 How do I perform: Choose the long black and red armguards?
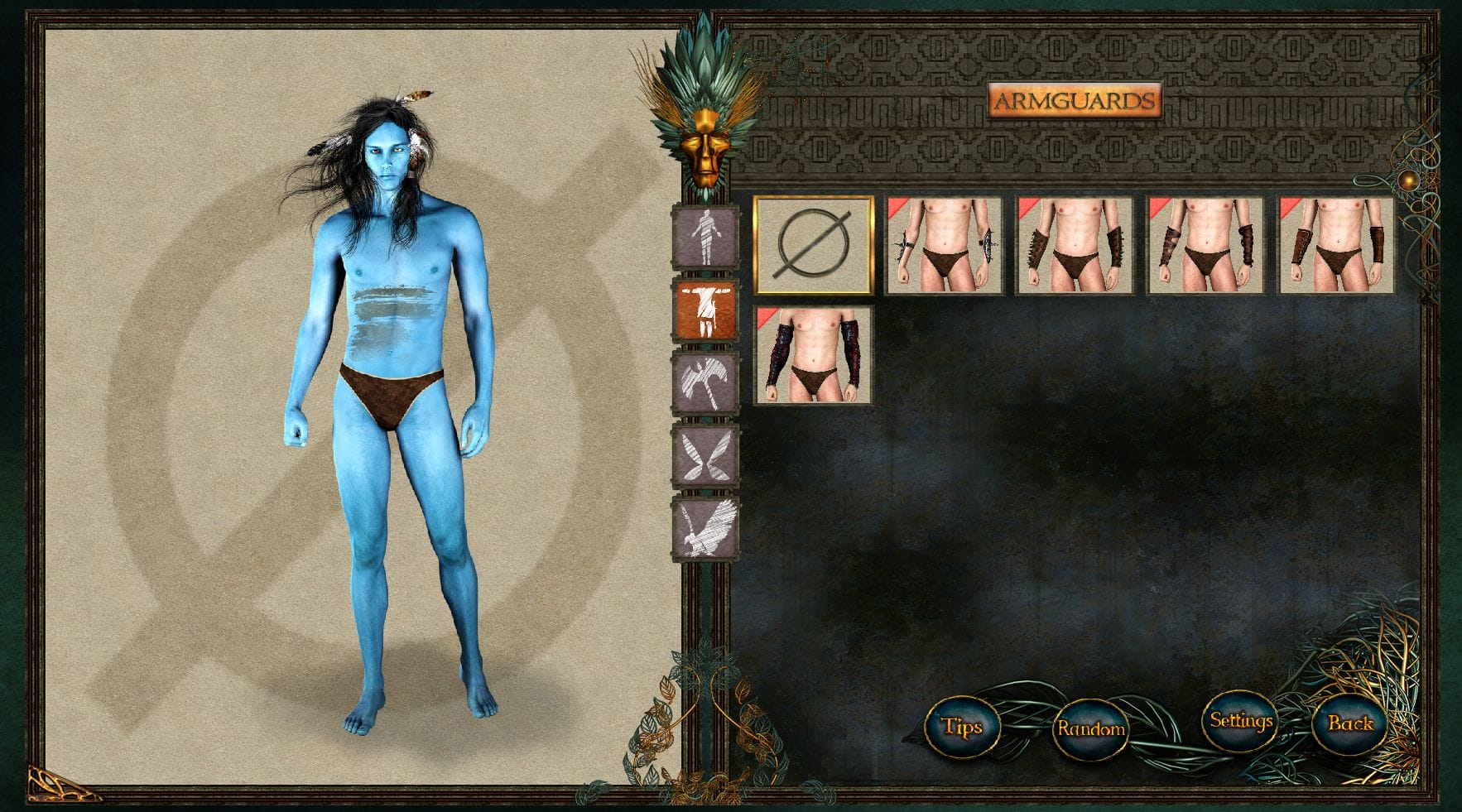pos(813,354)
